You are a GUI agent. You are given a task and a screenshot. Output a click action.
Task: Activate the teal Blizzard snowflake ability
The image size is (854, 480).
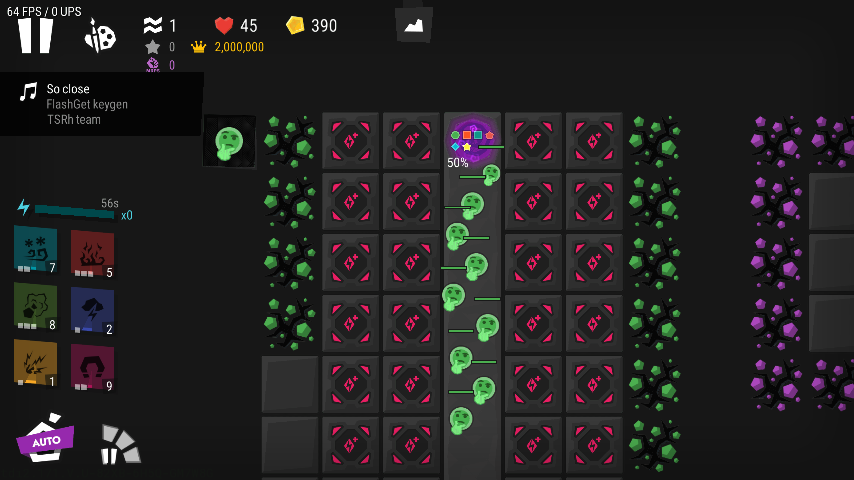click(35, 249)
